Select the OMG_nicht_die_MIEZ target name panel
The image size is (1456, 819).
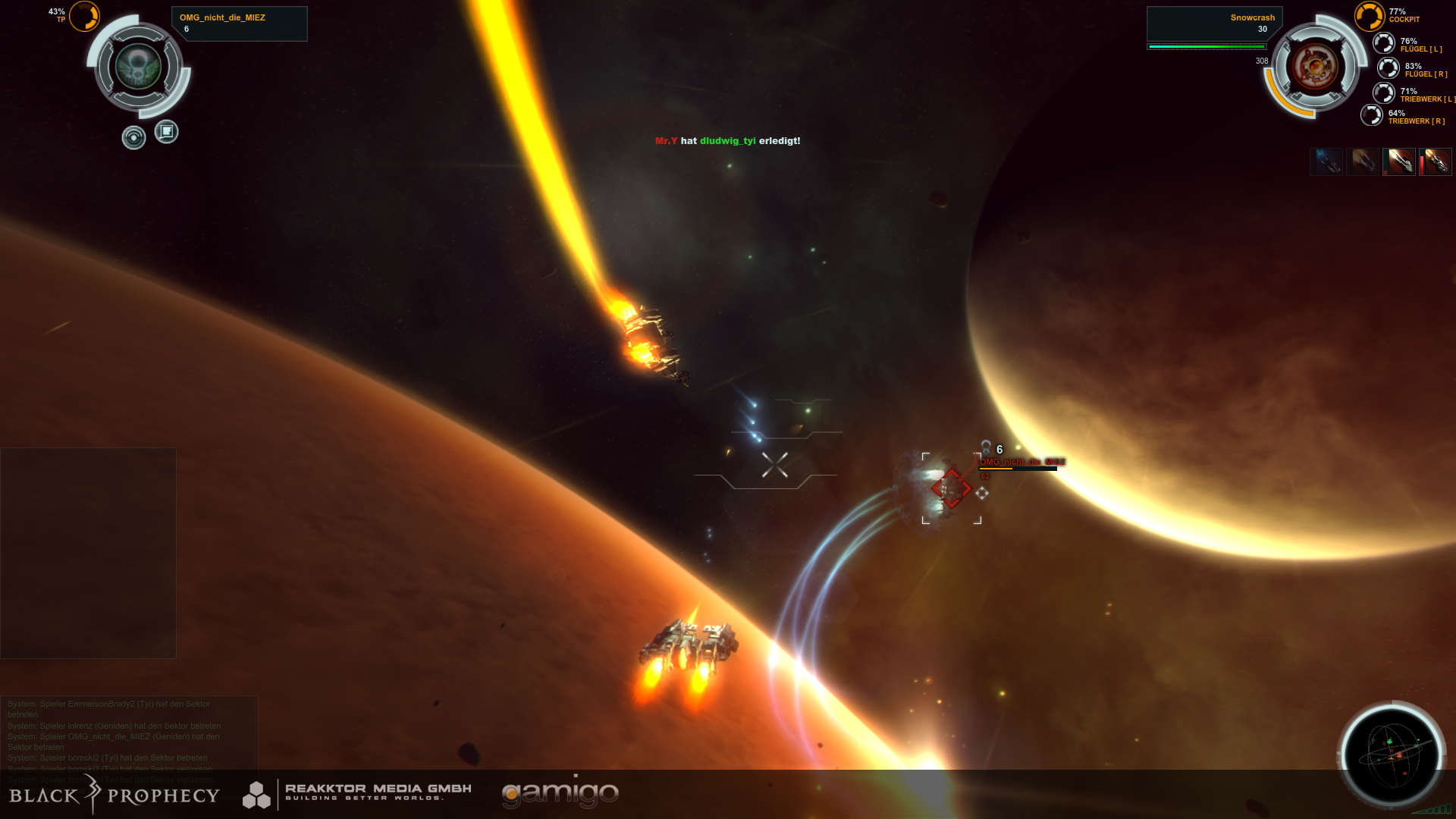[x=239, y=24]
